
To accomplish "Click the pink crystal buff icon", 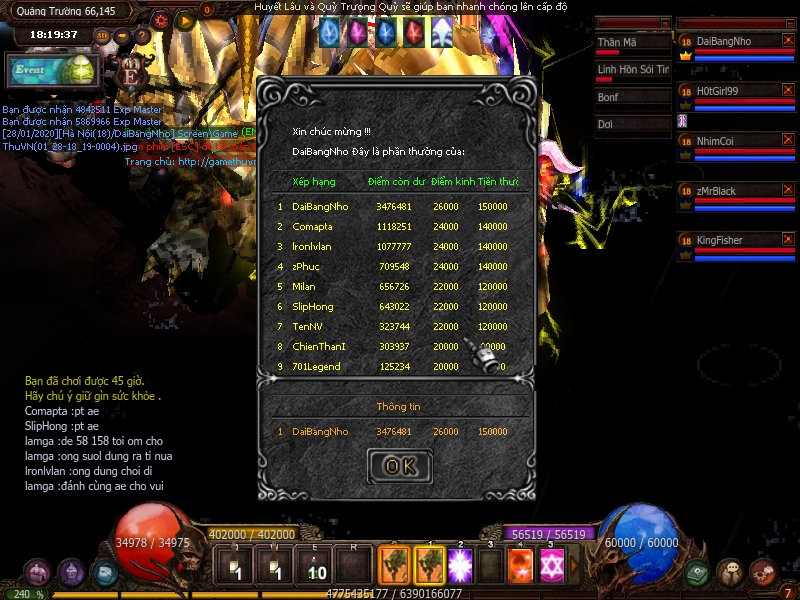I will click(x=357, y=34).
